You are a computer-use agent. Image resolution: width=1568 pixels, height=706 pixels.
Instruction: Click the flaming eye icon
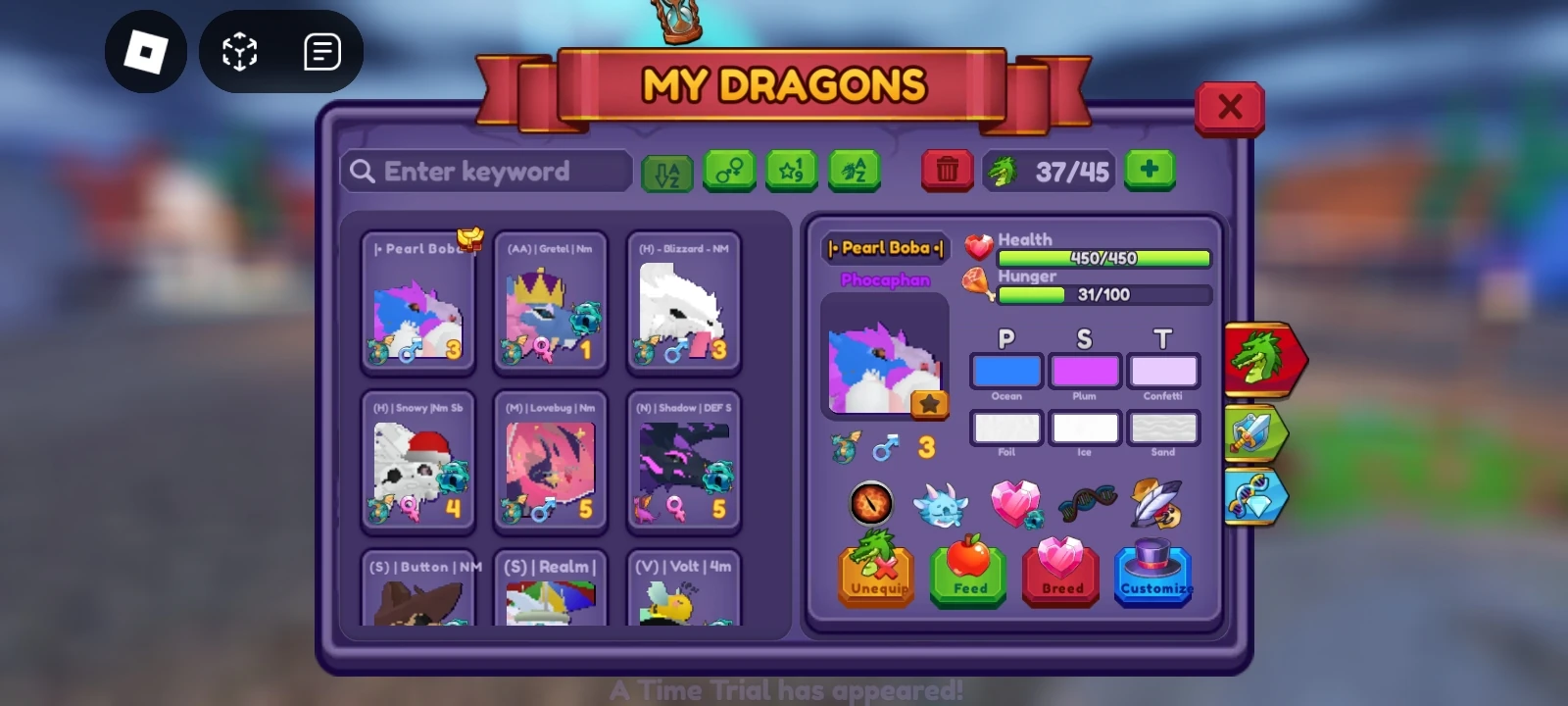click(x=873, y=502)
